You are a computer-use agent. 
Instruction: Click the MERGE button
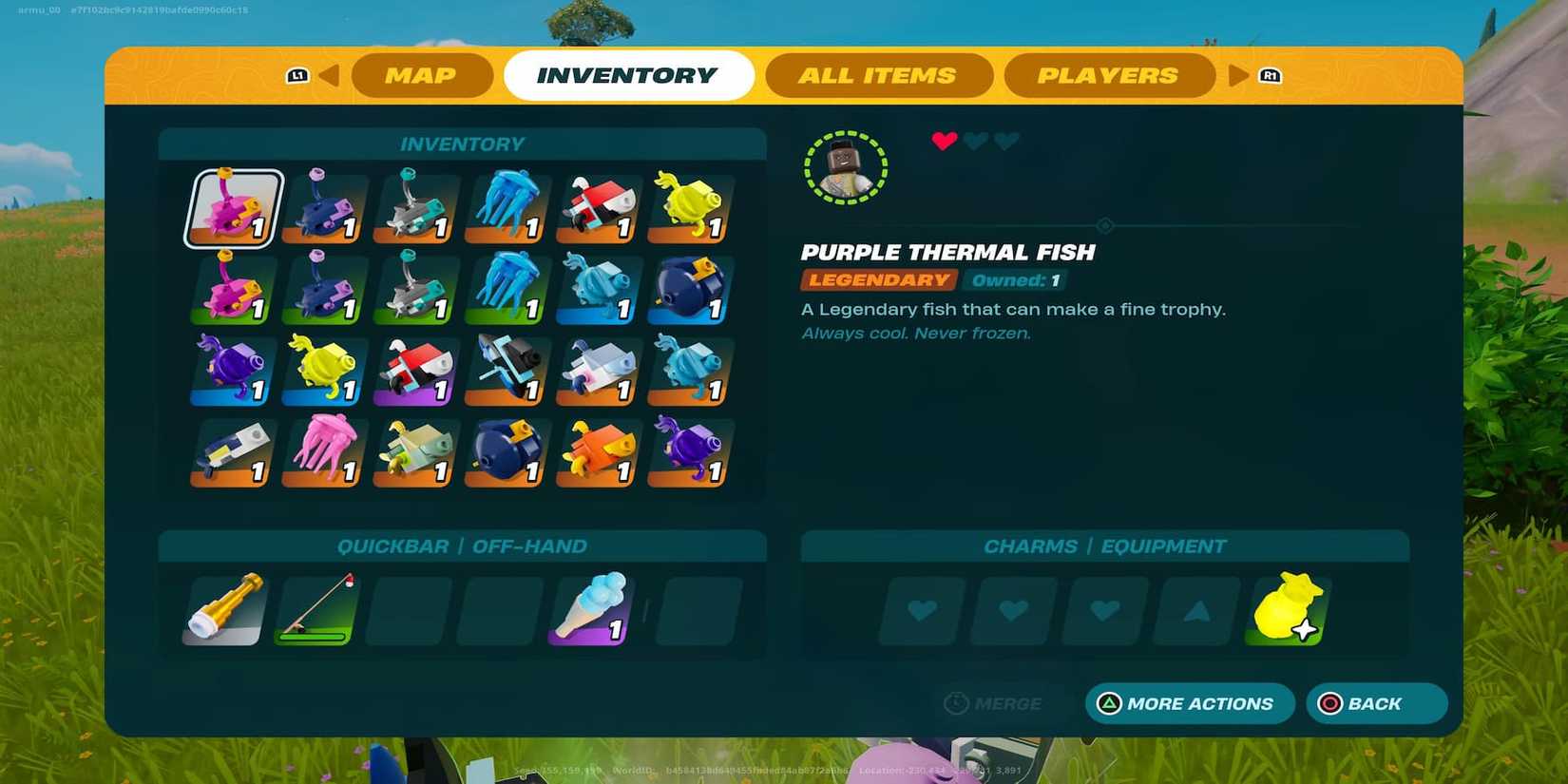tap(995, 703)
